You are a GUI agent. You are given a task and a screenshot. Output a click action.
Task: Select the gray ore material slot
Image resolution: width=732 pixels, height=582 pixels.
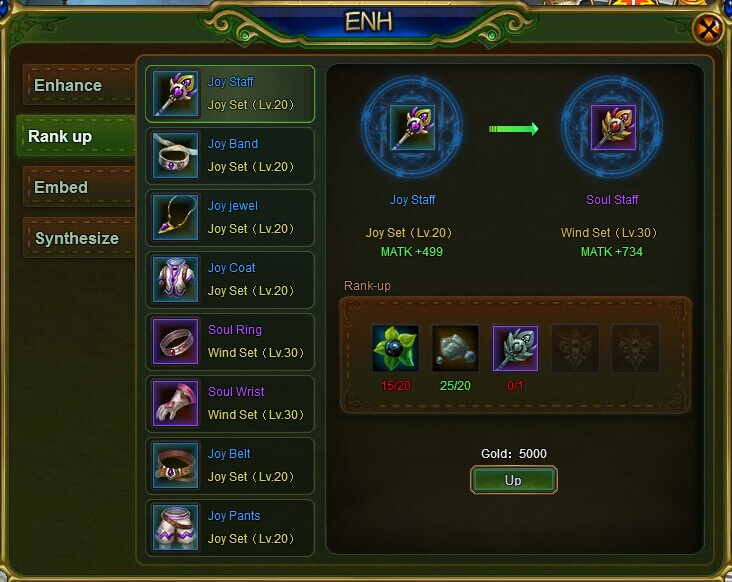point(455,348)
